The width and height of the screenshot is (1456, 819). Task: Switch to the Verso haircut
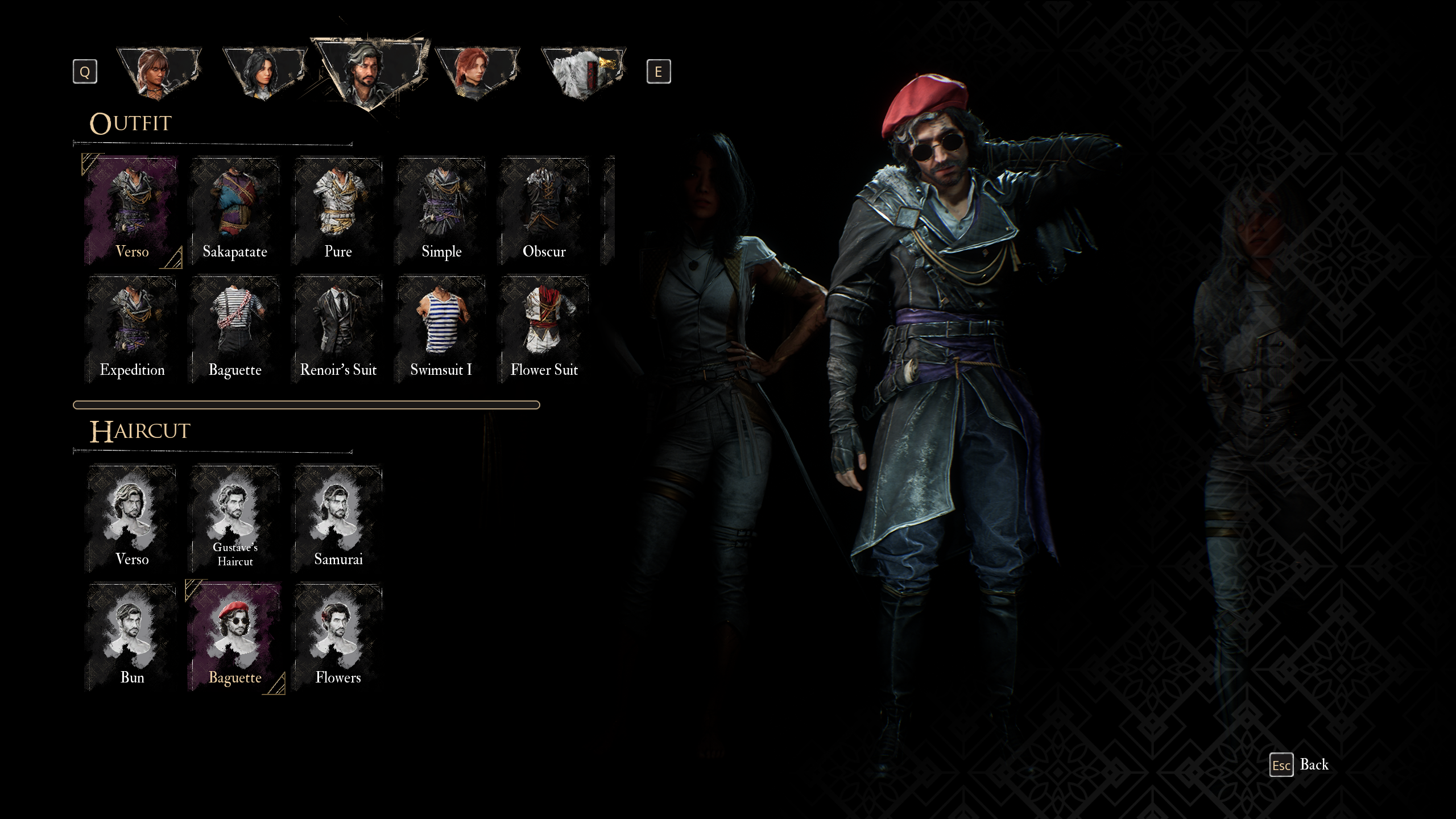132,518
